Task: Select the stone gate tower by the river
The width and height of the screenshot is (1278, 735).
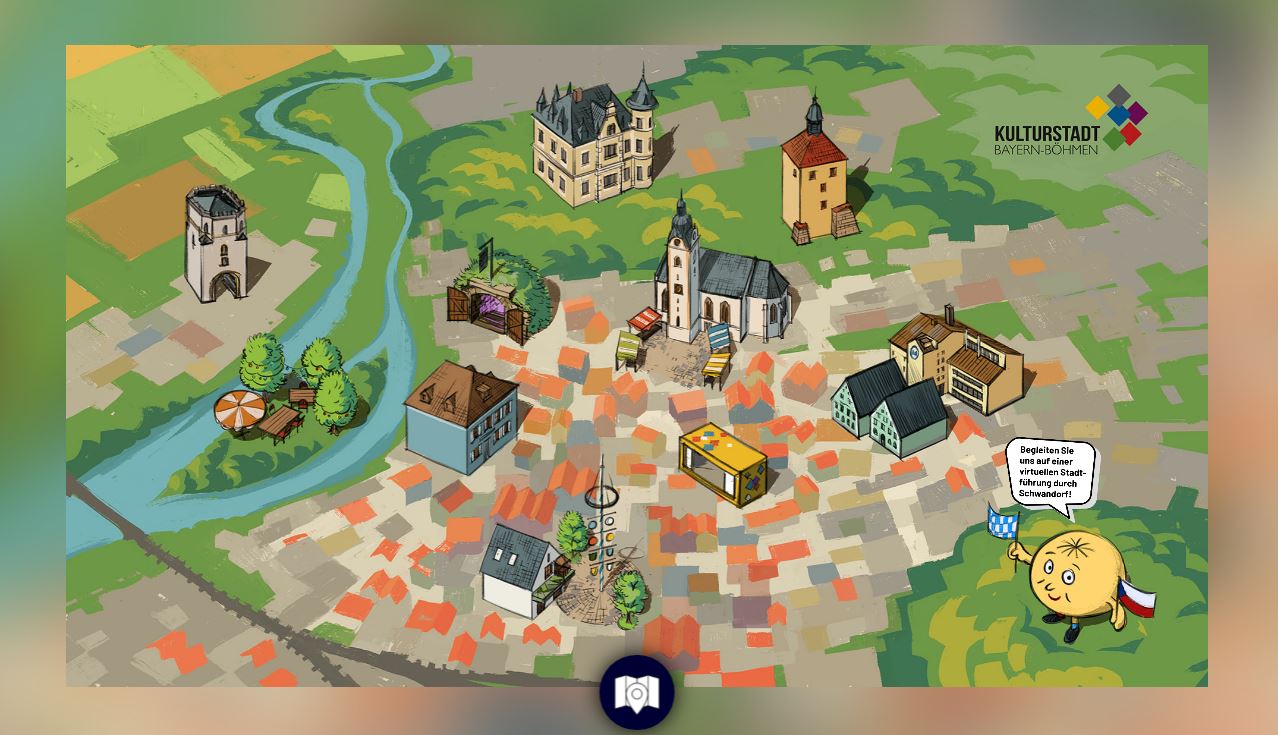Action: pyautogui.click(x=216, y=243)
